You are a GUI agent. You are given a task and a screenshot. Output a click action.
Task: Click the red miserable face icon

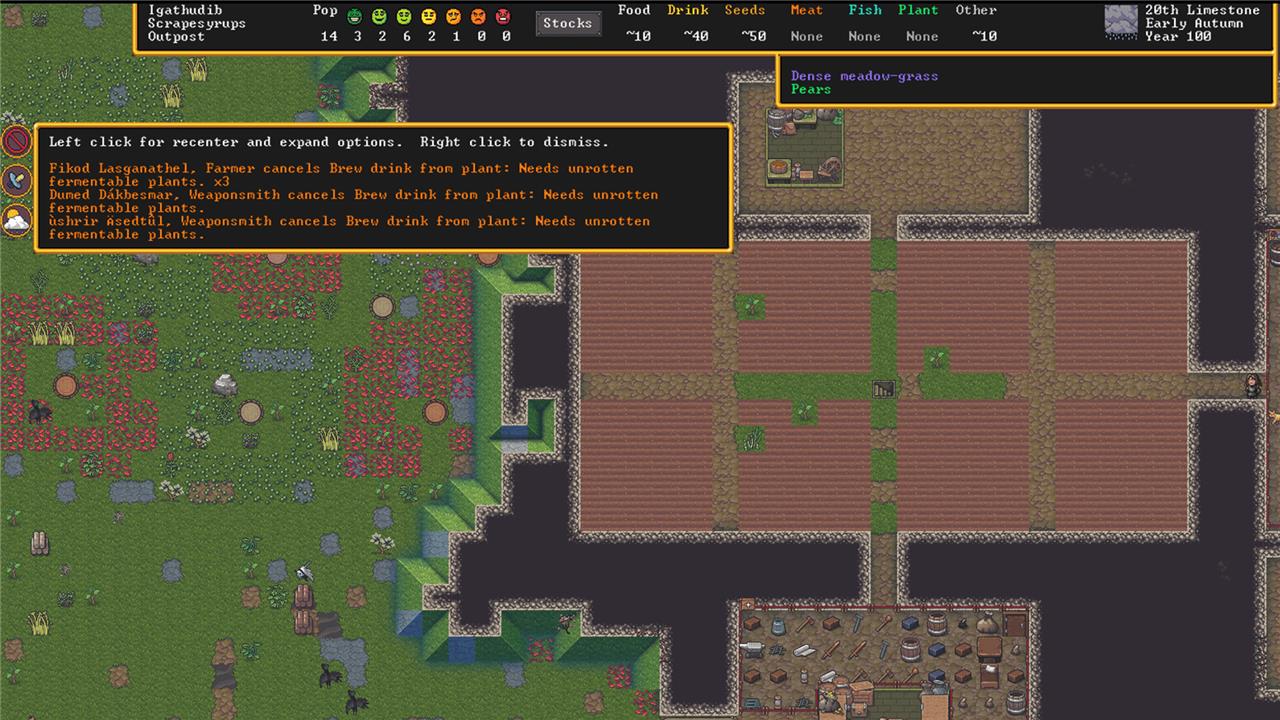(503, 16)
